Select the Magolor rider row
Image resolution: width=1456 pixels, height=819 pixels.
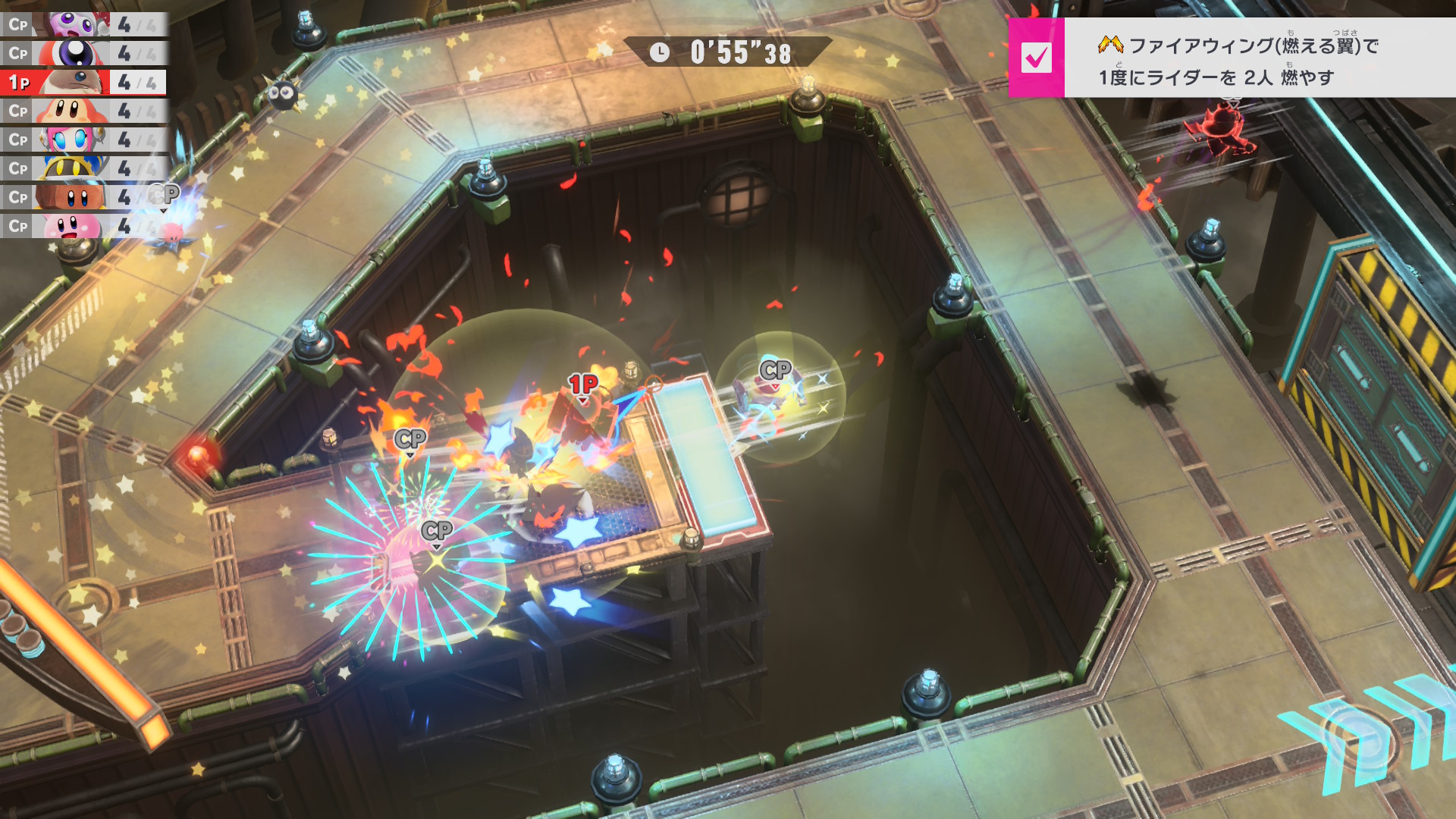pos(83,168)
